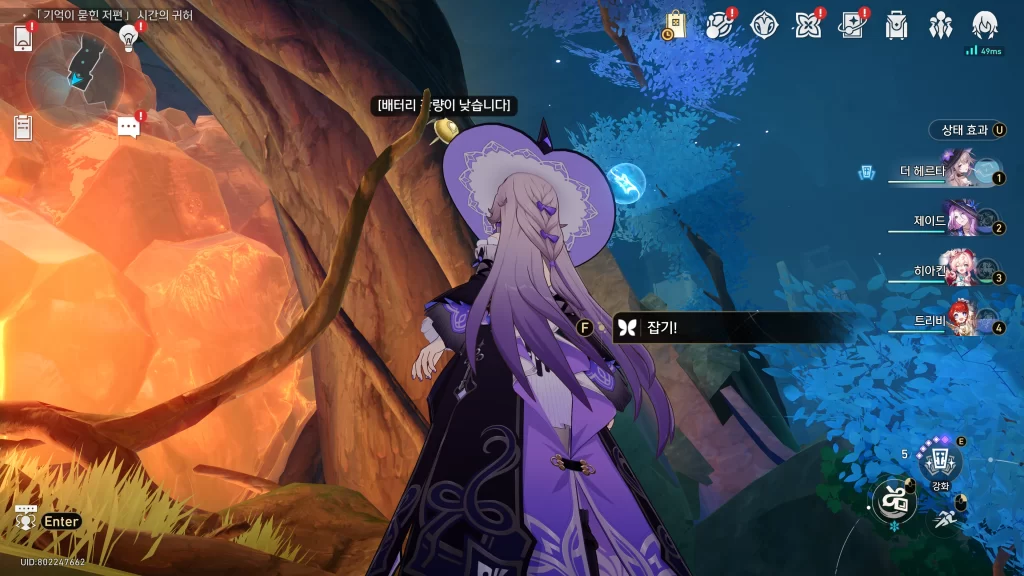Viewport: 1024px width, 576px height.
Task: Open the chat speech bubble icon
Action: pos(128,127)
